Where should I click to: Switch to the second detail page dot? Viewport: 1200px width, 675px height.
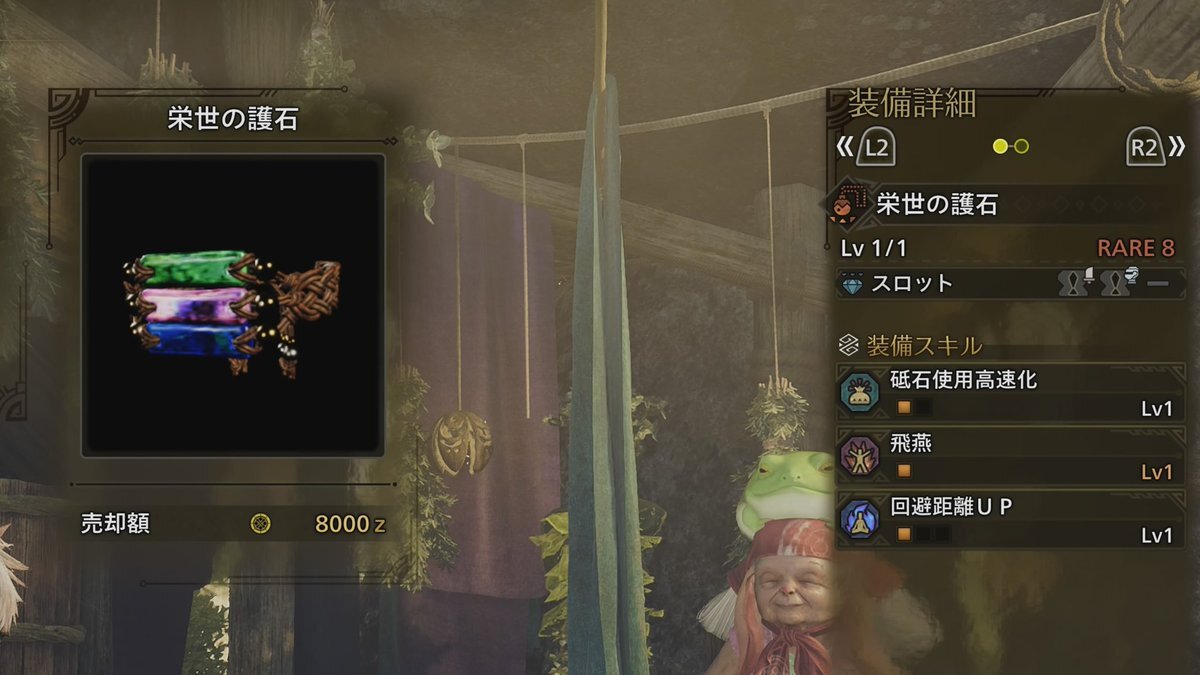tap(1021, 147)
